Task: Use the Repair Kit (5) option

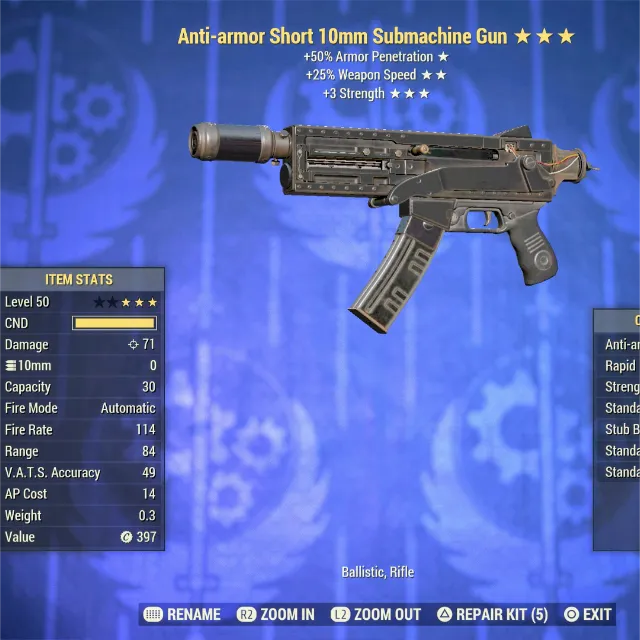Action: [x=493, y=614]
